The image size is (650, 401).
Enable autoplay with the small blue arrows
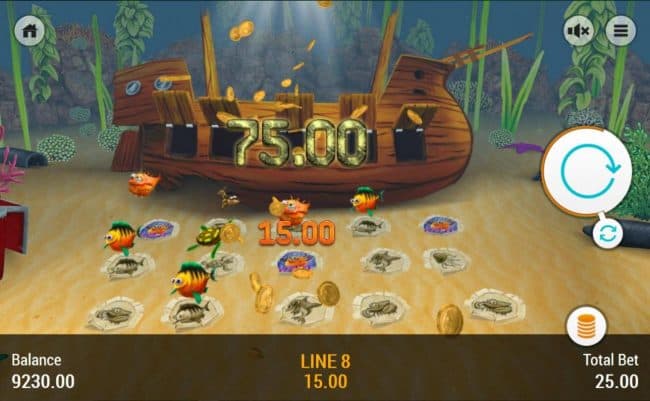608,233
